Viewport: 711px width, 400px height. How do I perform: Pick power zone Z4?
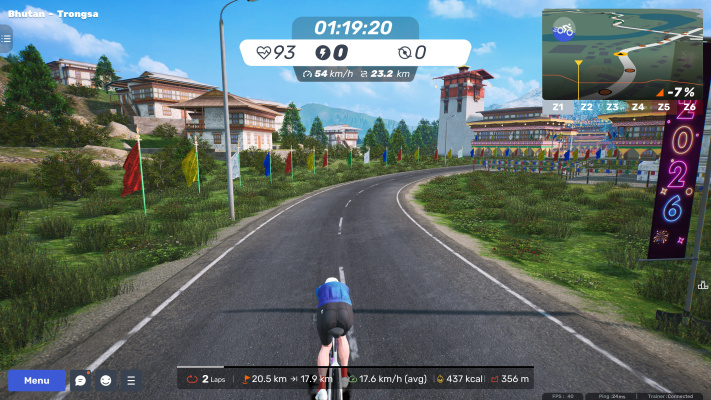pos(637,106)
